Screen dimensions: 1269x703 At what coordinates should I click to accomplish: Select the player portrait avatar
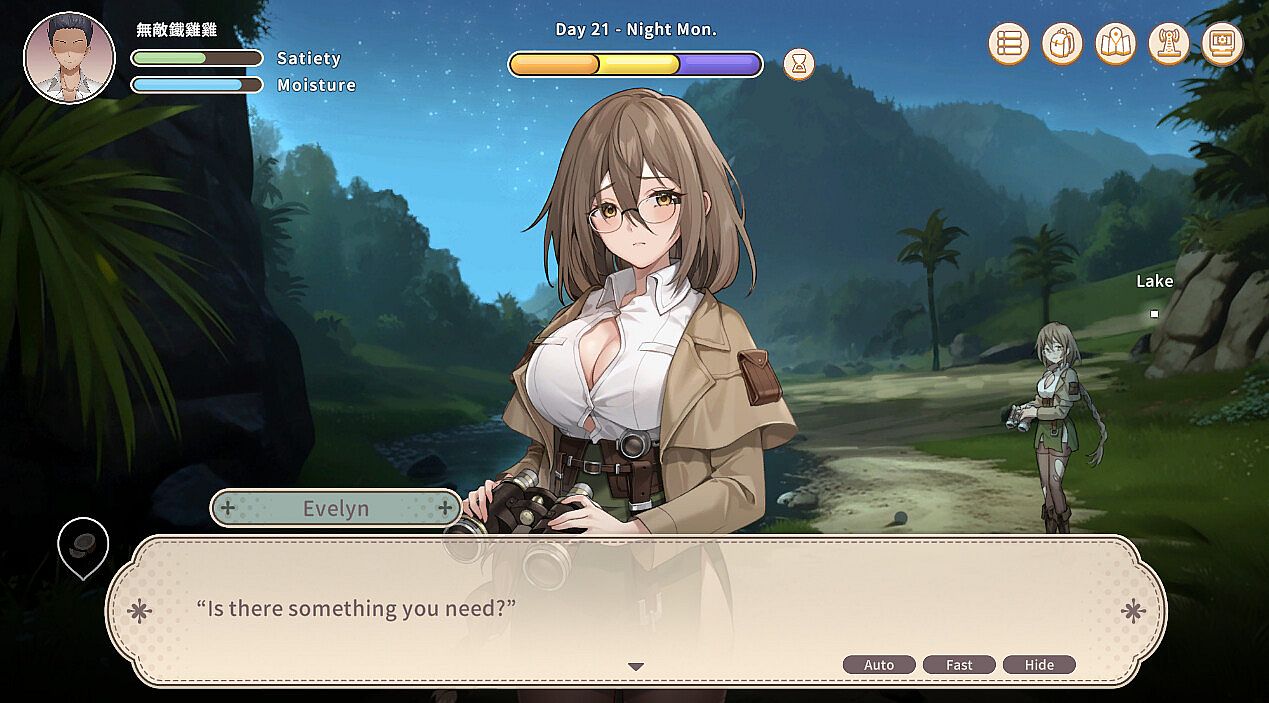(x=70, y=57)
